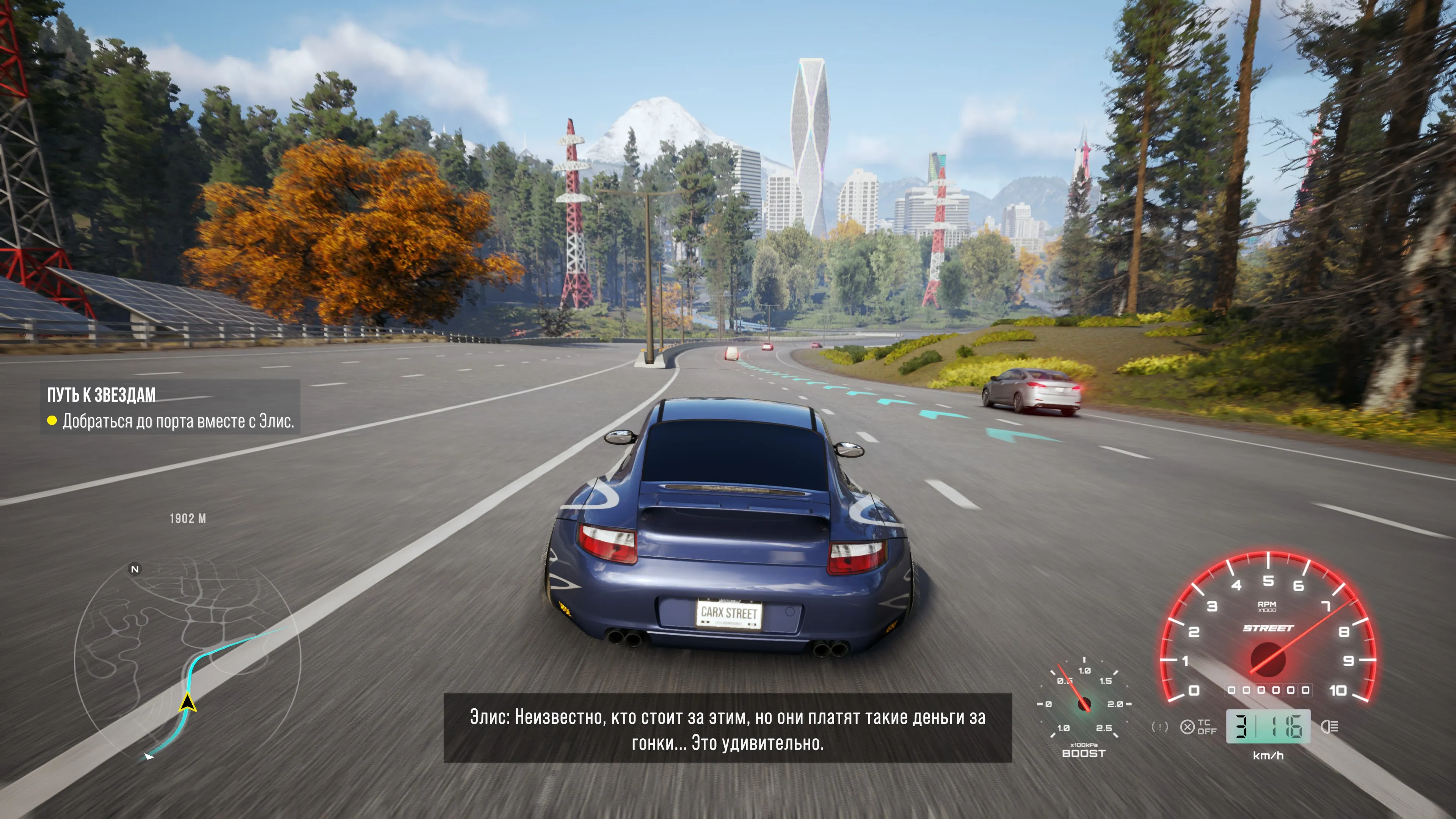Toggle the TC OFF traction control indicator

click(x=1198, y=727)
